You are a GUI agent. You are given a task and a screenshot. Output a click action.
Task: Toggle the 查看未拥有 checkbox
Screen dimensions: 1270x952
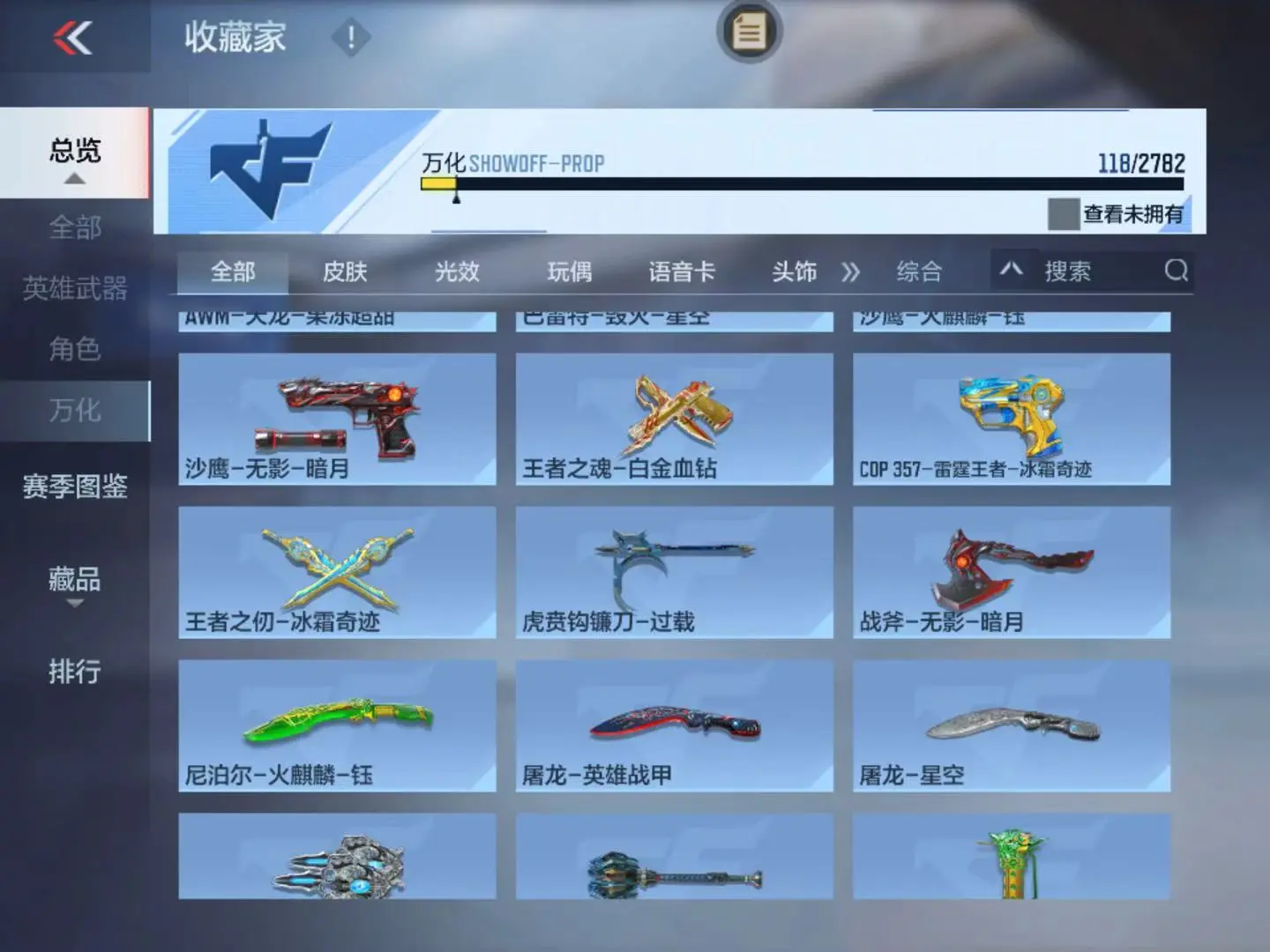coord(1063,214)
